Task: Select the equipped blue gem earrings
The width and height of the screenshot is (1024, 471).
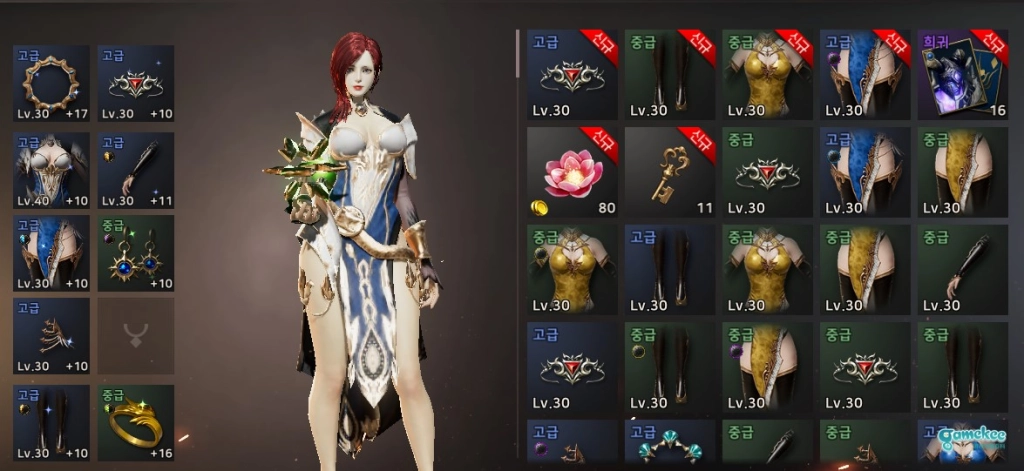Action: pyautogui.click(x=135, y=254)
